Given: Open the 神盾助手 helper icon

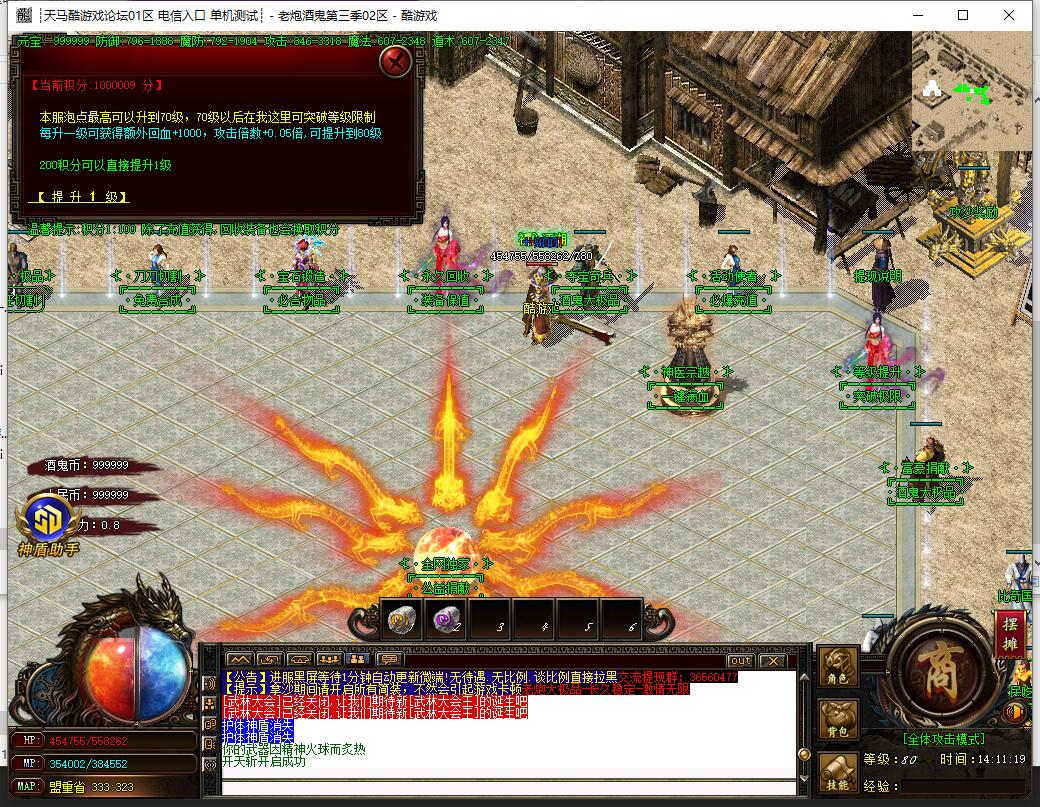Looking at the screenshot, I should tap(46, 523).
